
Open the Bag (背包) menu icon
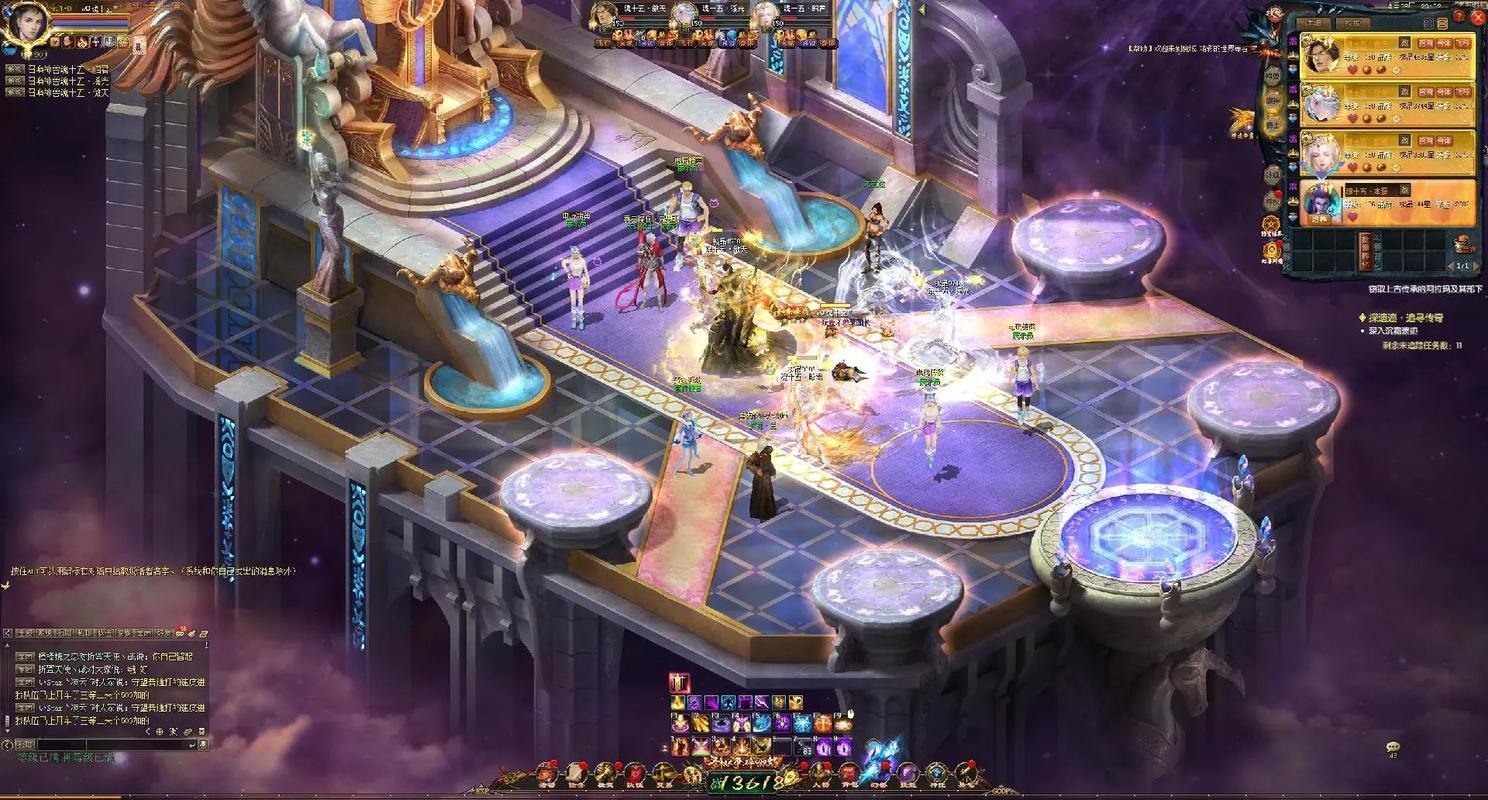[x=848, y=772]
